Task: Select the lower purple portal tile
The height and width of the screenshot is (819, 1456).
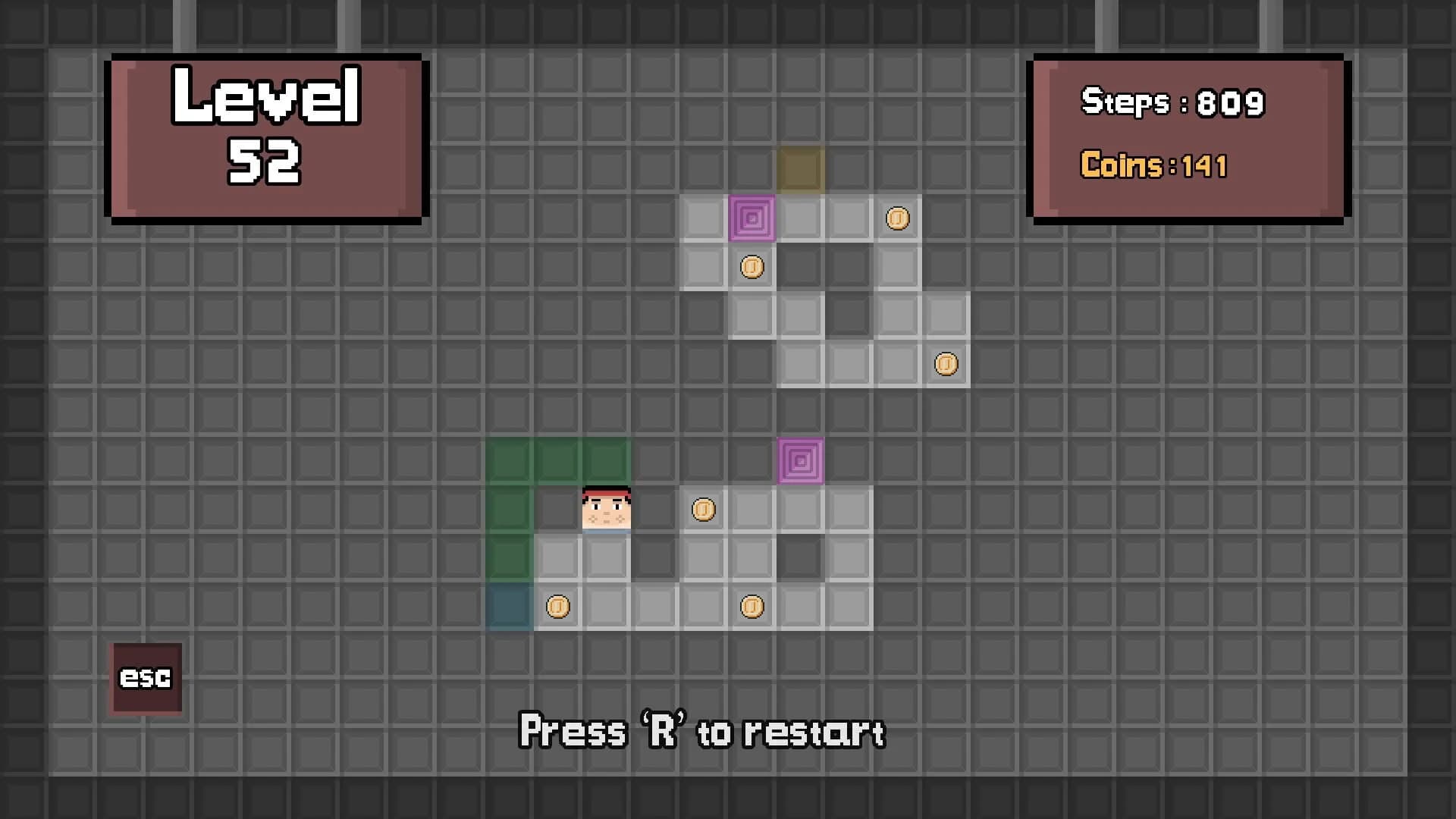Action: tap(800, 460)
